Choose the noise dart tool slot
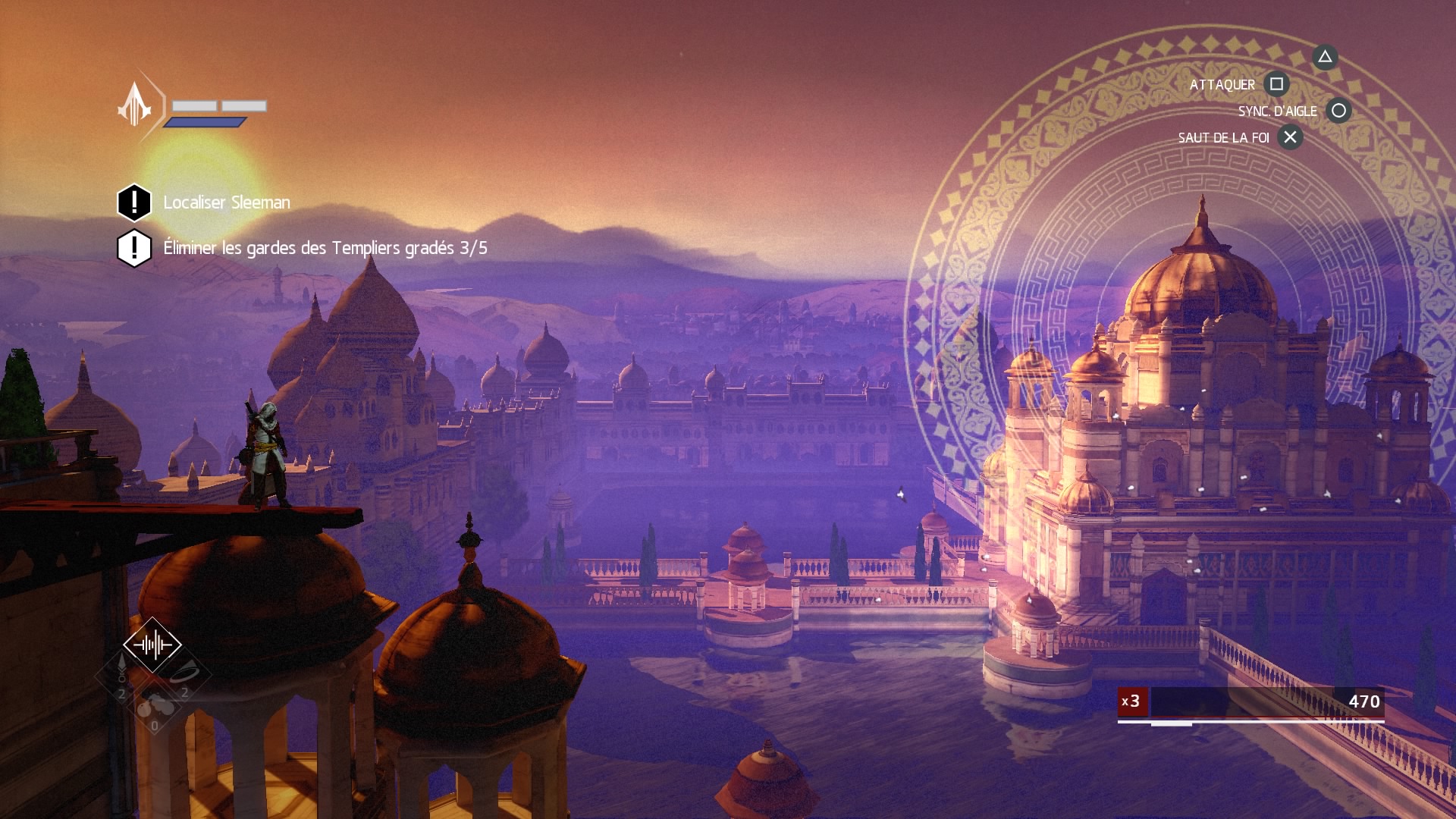This screenshot has width=1456, height=819. 121,673
